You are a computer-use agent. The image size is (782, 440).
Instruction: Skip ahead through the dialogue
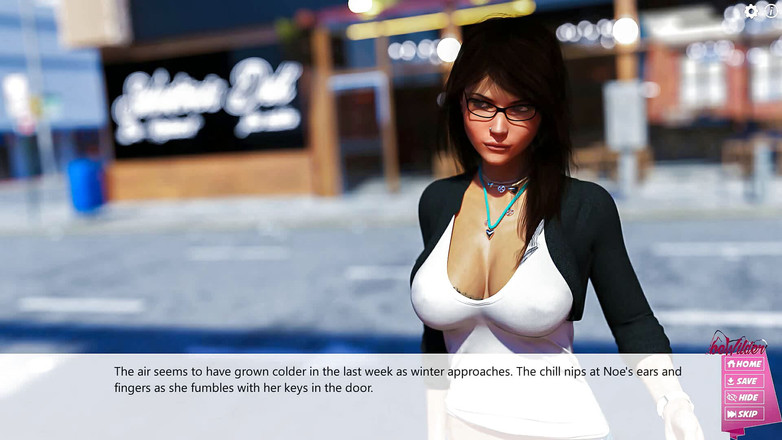[744, 414]
